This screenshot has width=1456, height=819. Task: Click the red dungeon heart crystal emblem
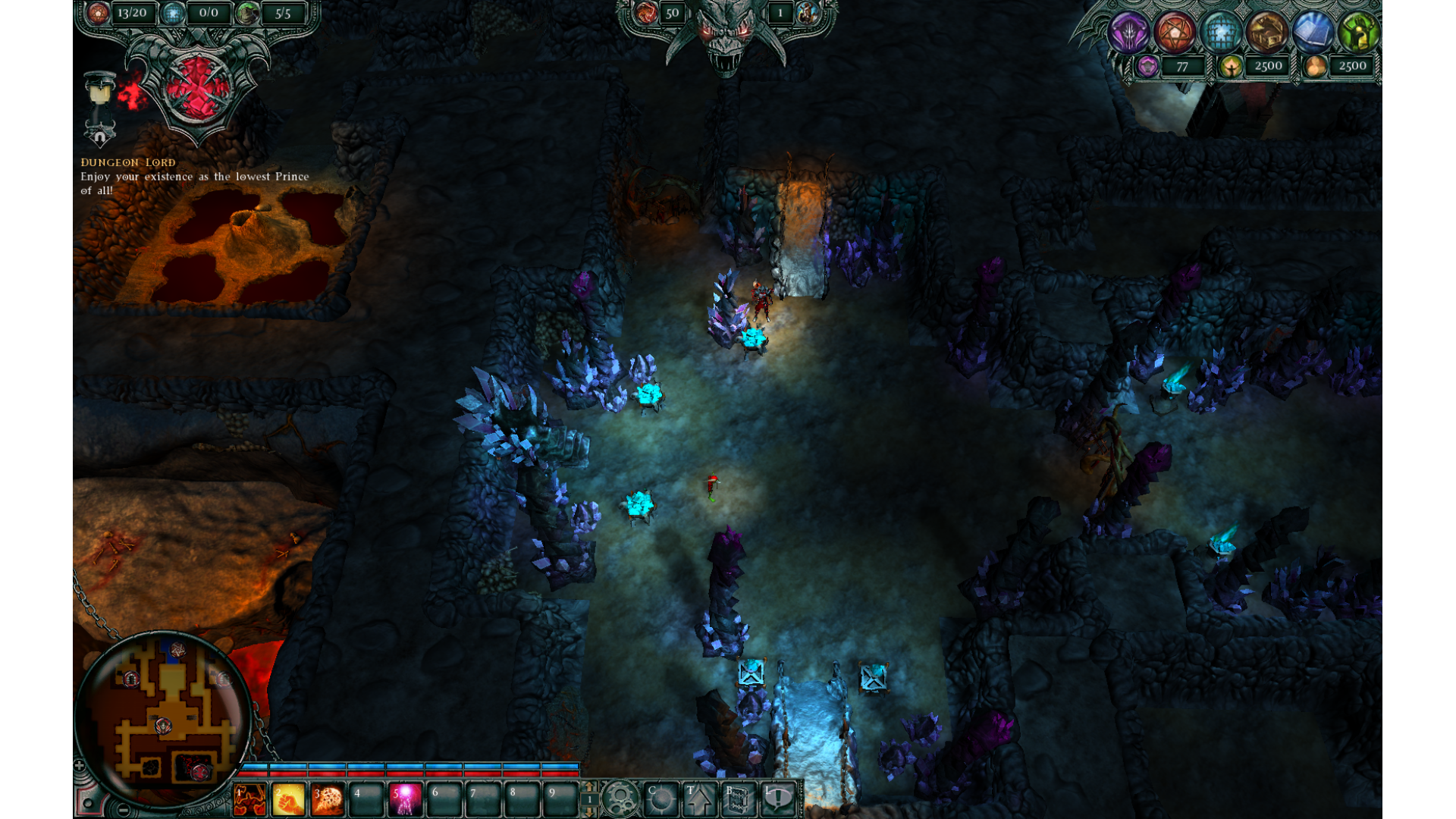click(x=197, y=89)
